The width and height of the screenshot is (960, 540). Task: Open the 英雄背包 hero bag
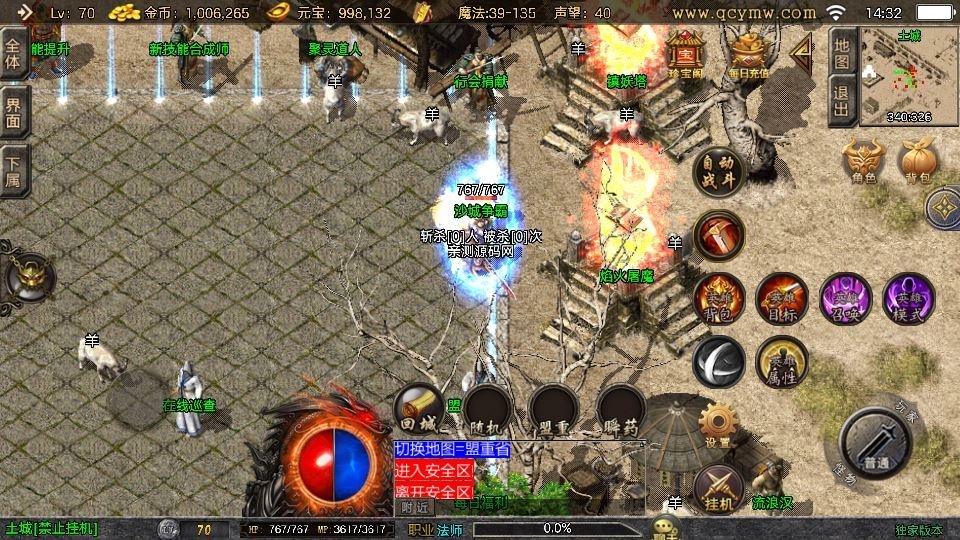(x=719, y=298)
